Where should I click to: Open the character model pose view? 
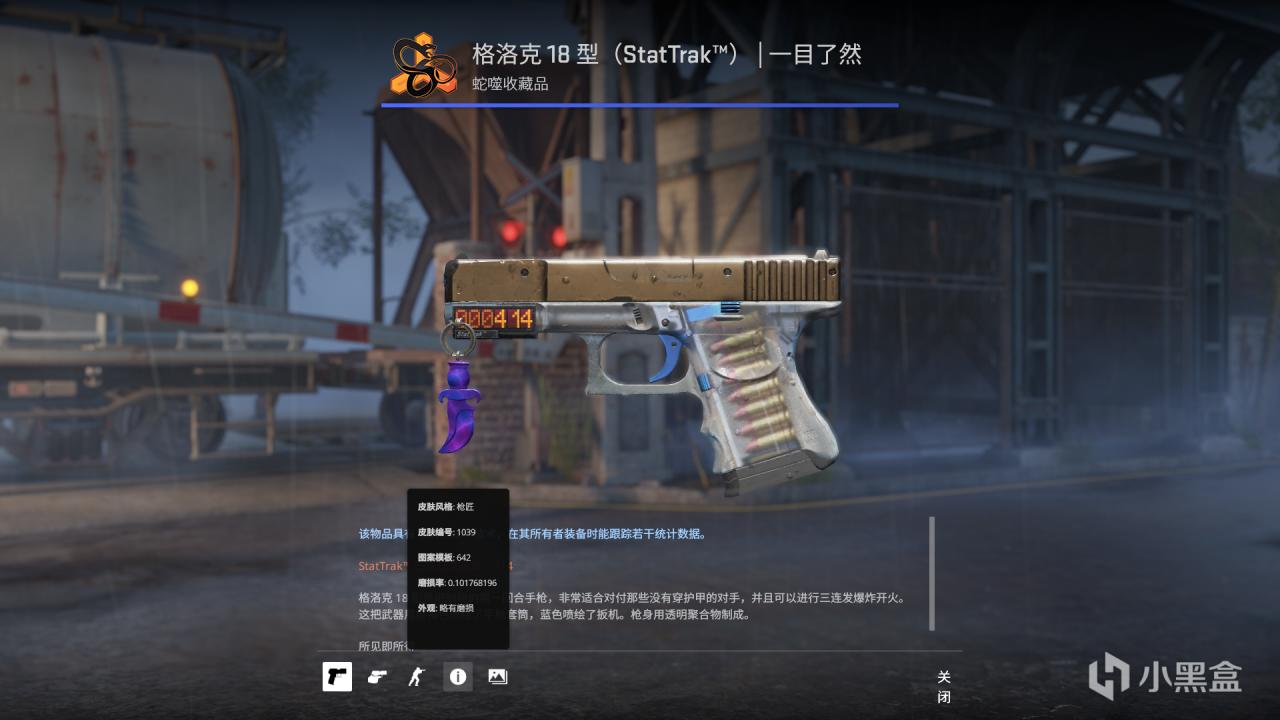pos(417,677)
